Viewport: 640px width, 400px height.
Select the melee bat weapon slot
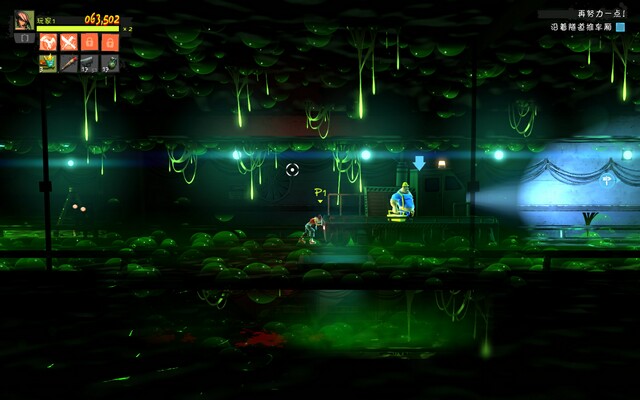(x=68, y=63)
